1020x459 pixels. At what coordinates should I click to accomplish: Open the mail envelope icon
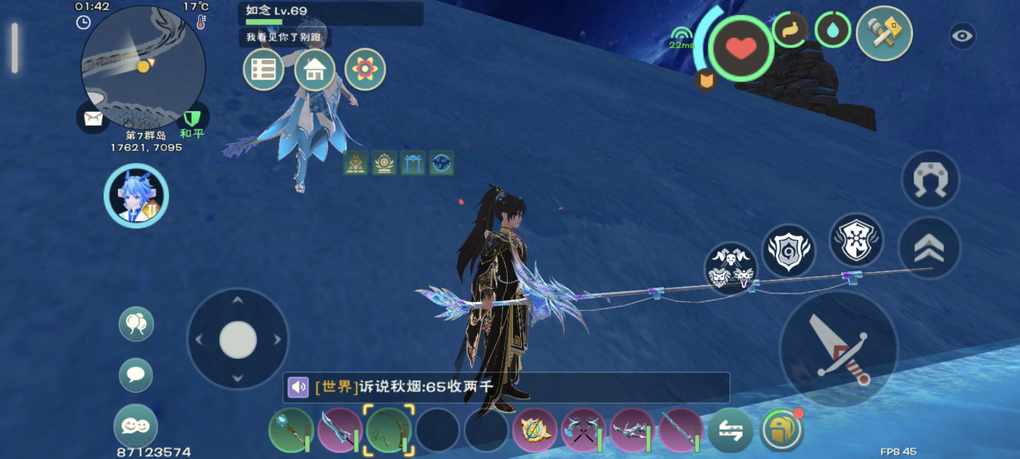[93, 119]
